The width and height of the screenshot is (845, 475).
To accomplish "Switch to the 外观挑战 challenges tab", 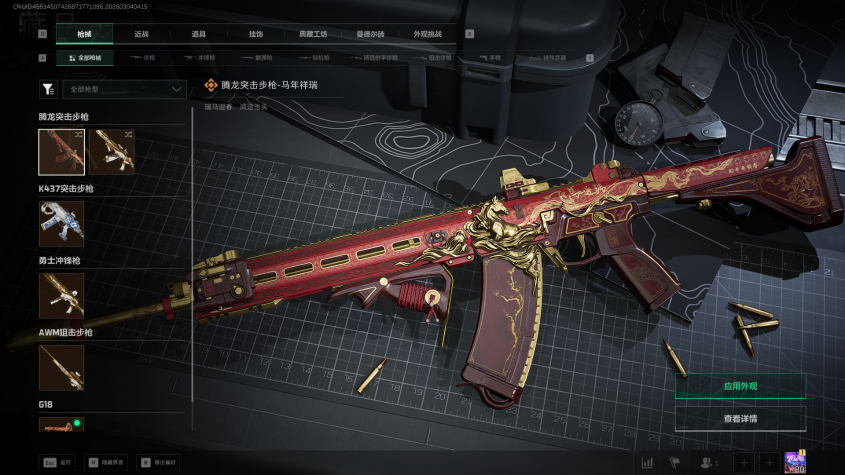I will pyautogui.click(x=427, y=34).
